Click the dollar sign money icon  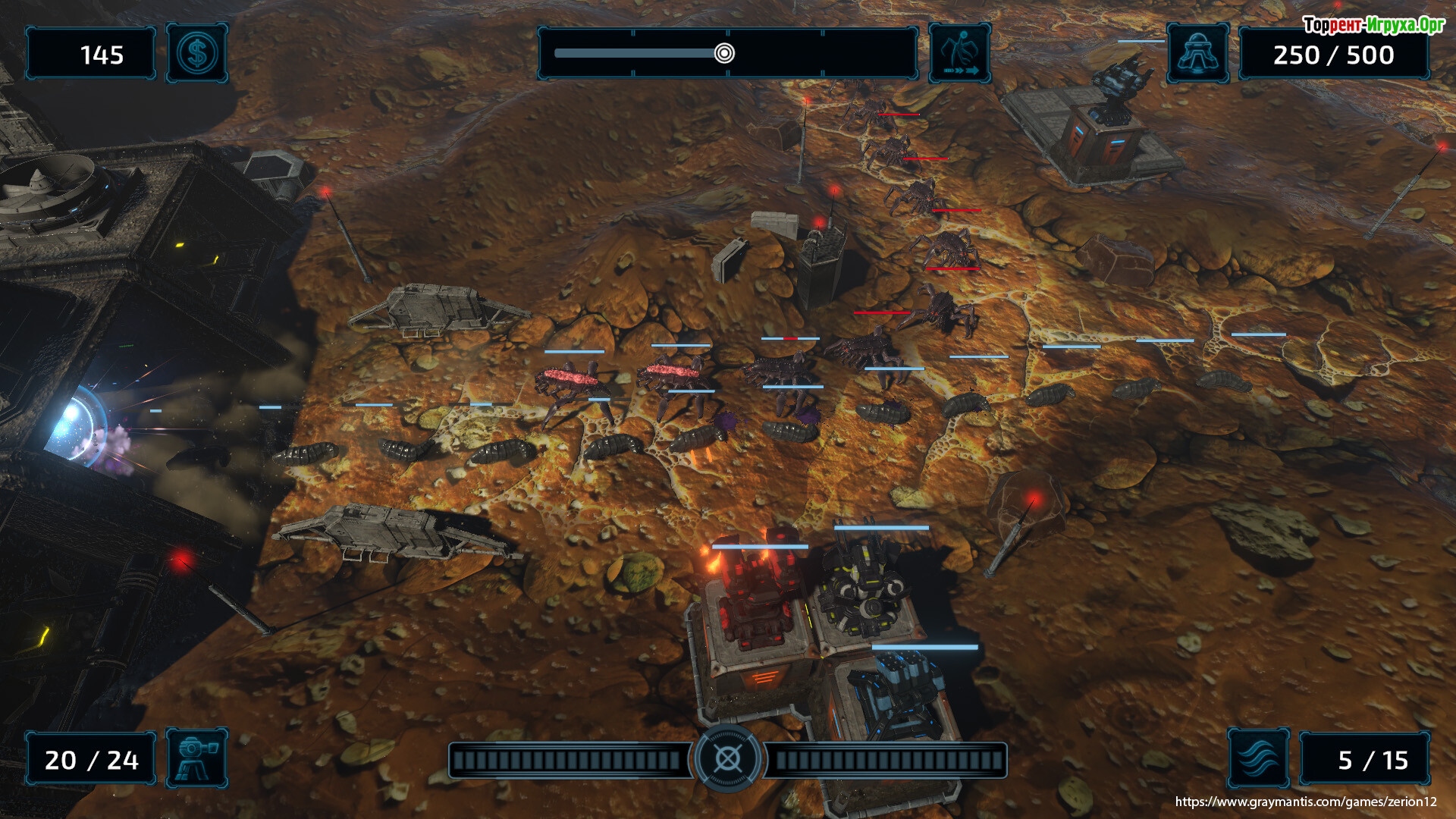(x=196, y=54)
